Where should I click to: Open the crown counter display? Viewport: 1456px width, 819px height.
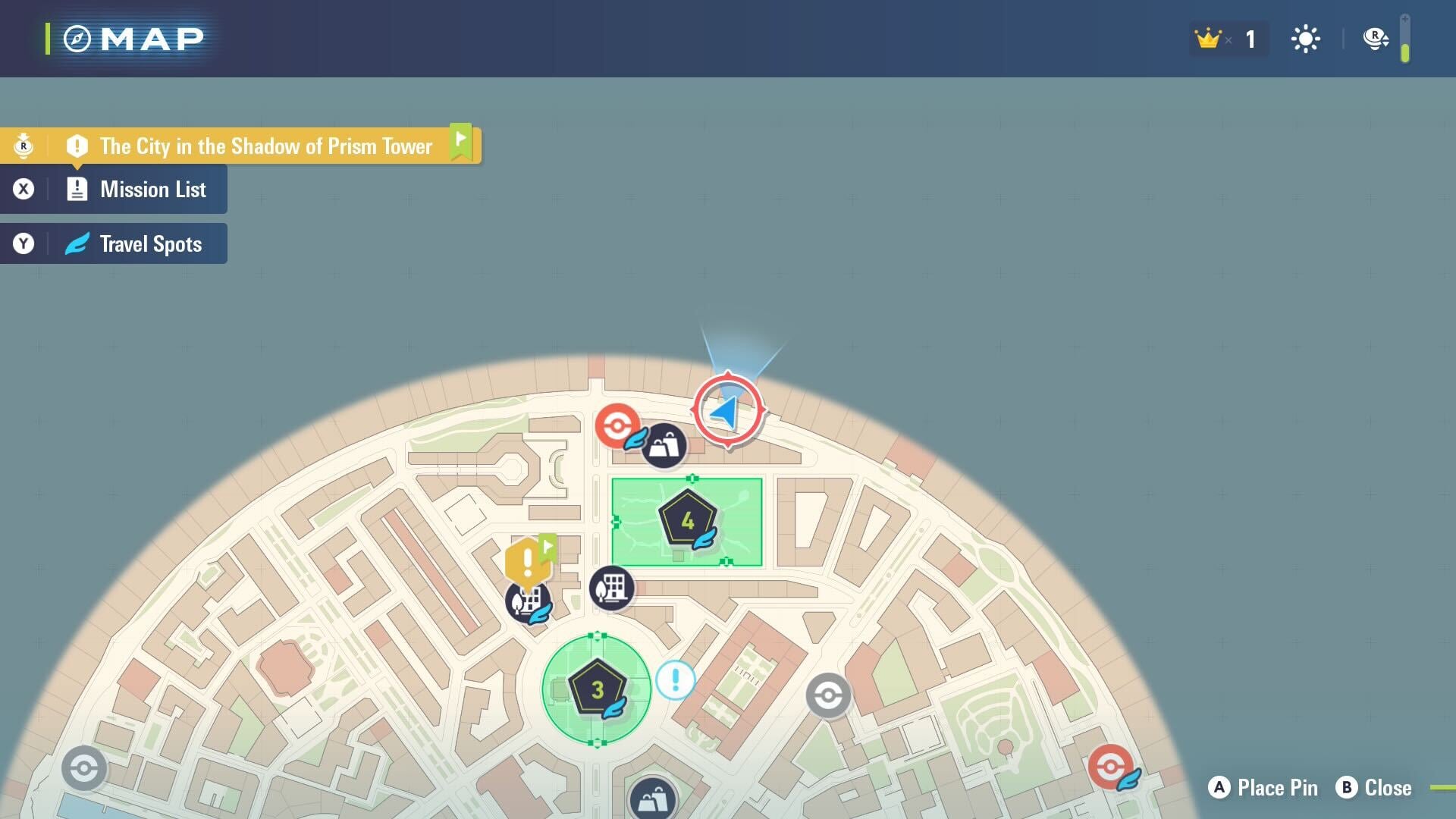(1226, 39)
